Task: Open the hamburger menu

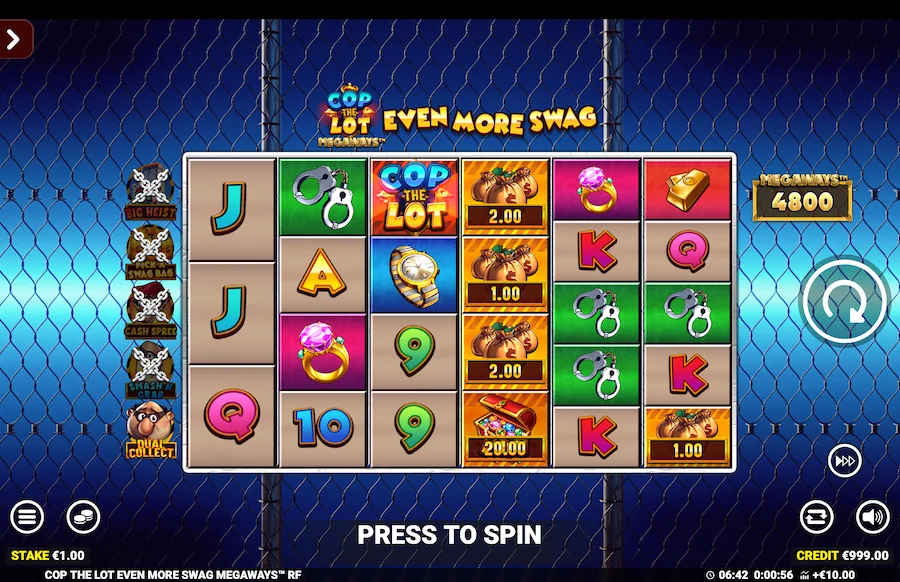Action: click(27, 517)
